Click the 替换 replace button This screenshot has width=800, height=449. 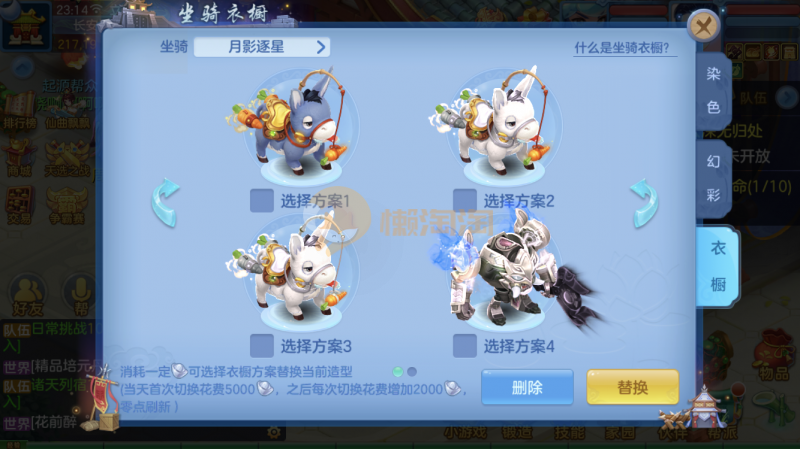pyautogui.click(x=632, y=388)
